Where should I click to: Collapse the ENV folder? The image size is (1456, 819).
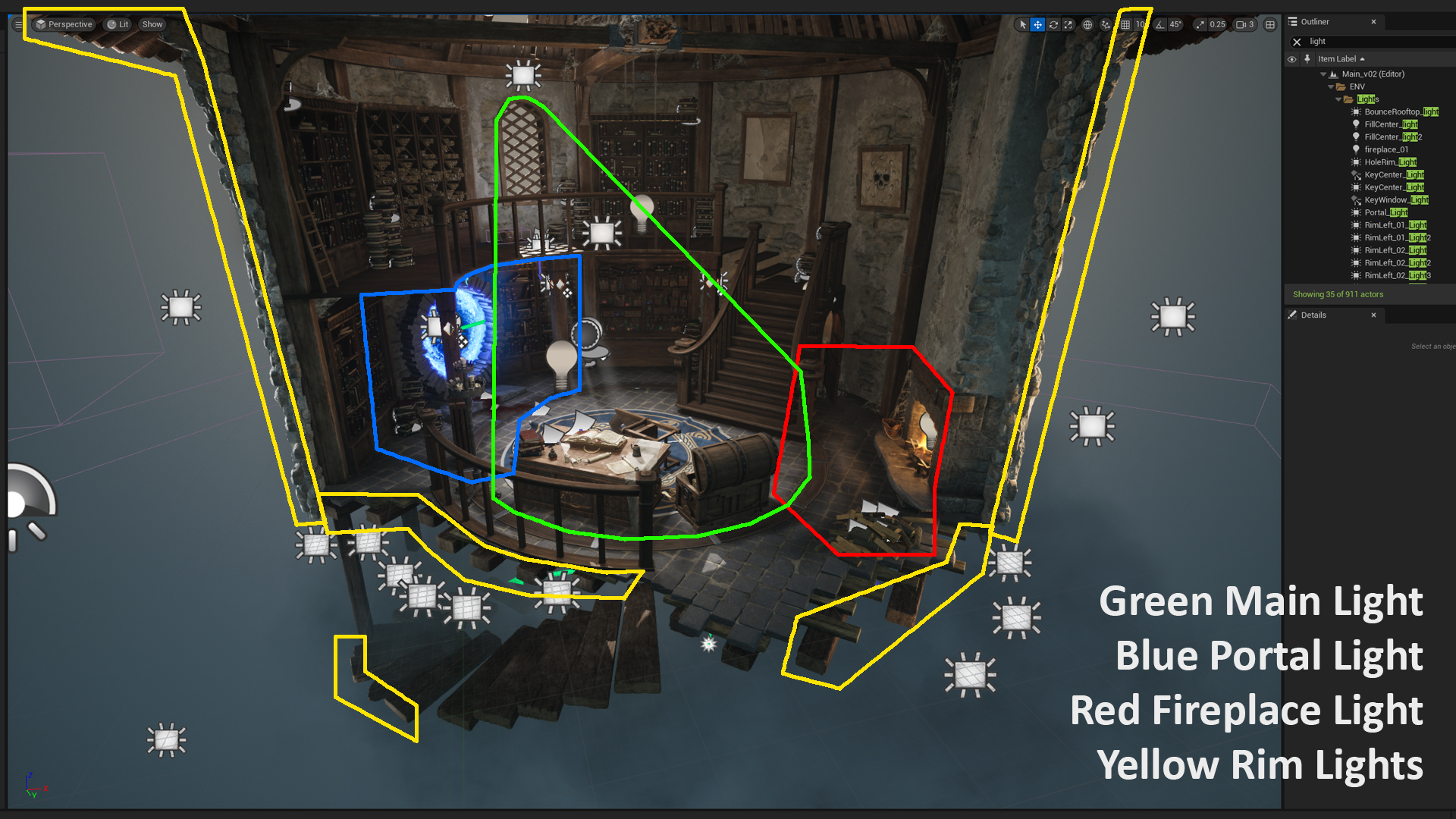[x=1331, y=86]
